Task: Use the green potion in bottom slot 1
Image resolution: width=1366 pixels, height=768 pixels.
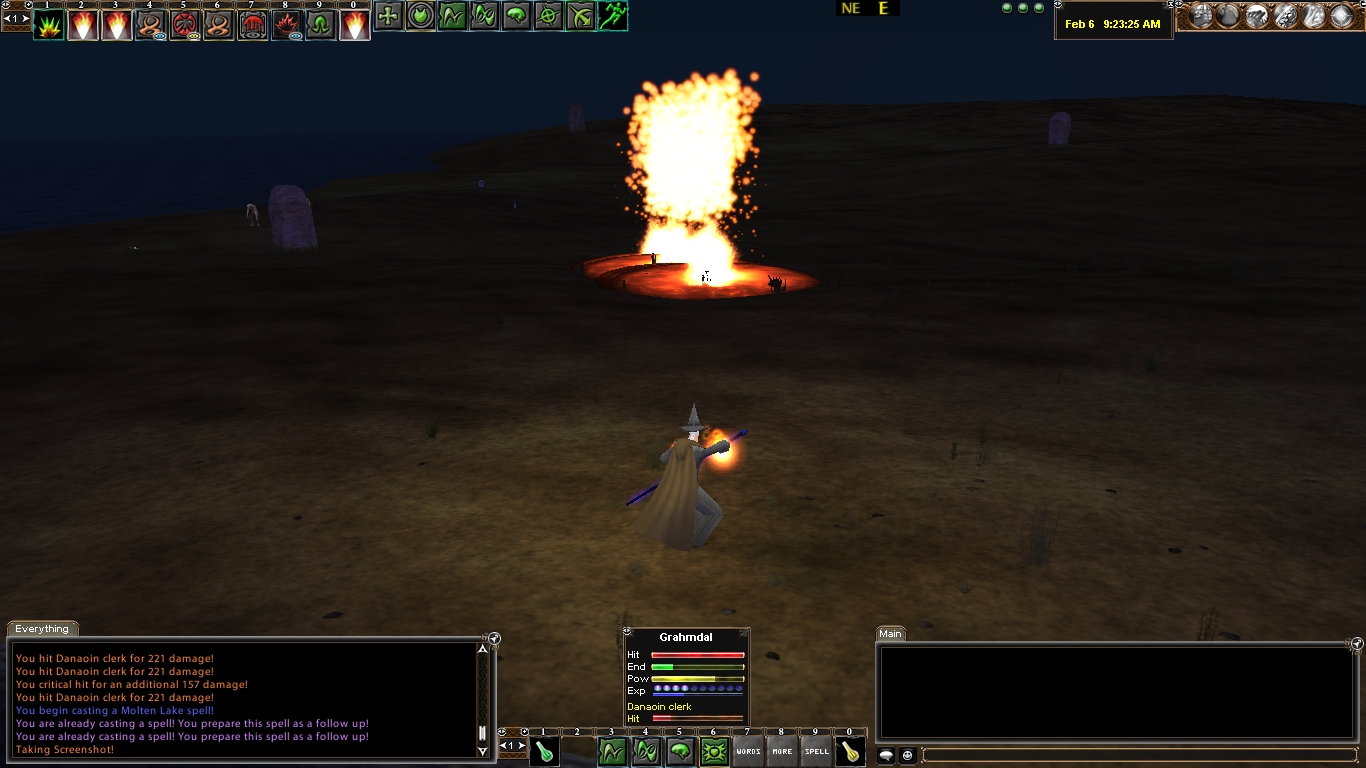Action: pos(544,752)
